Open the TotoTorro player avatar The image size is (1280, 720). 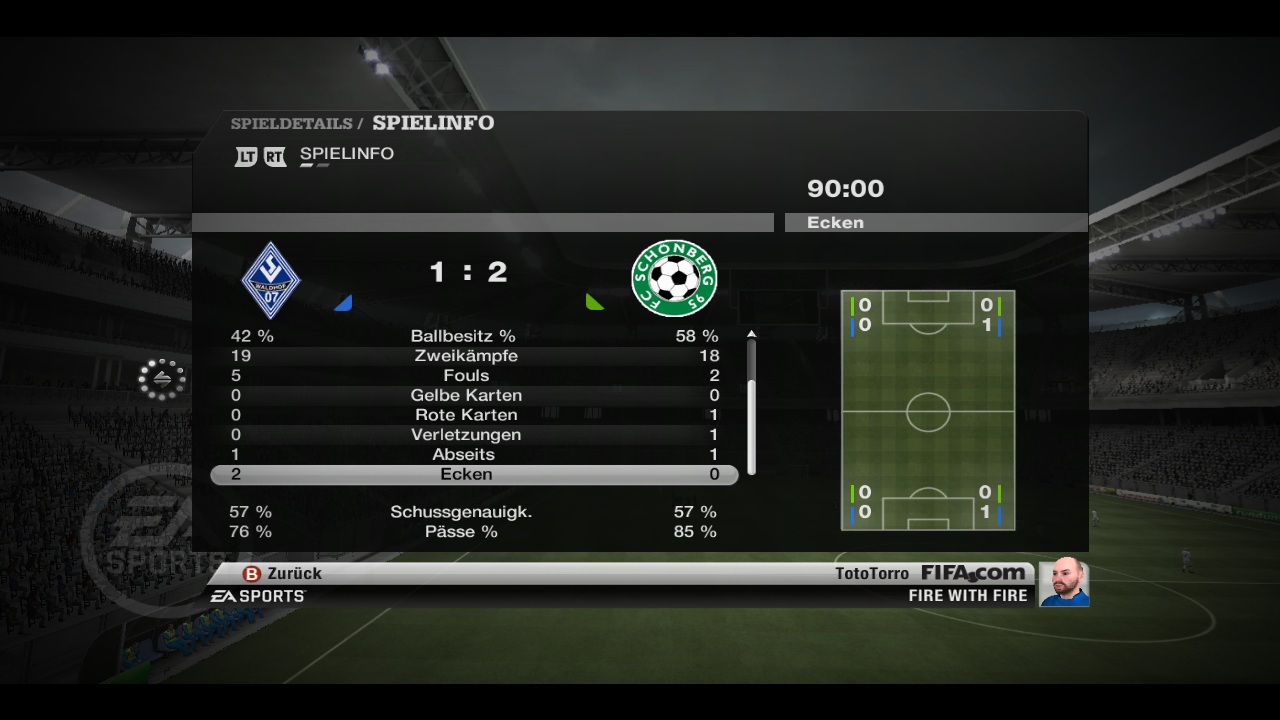click(1064, 582)
